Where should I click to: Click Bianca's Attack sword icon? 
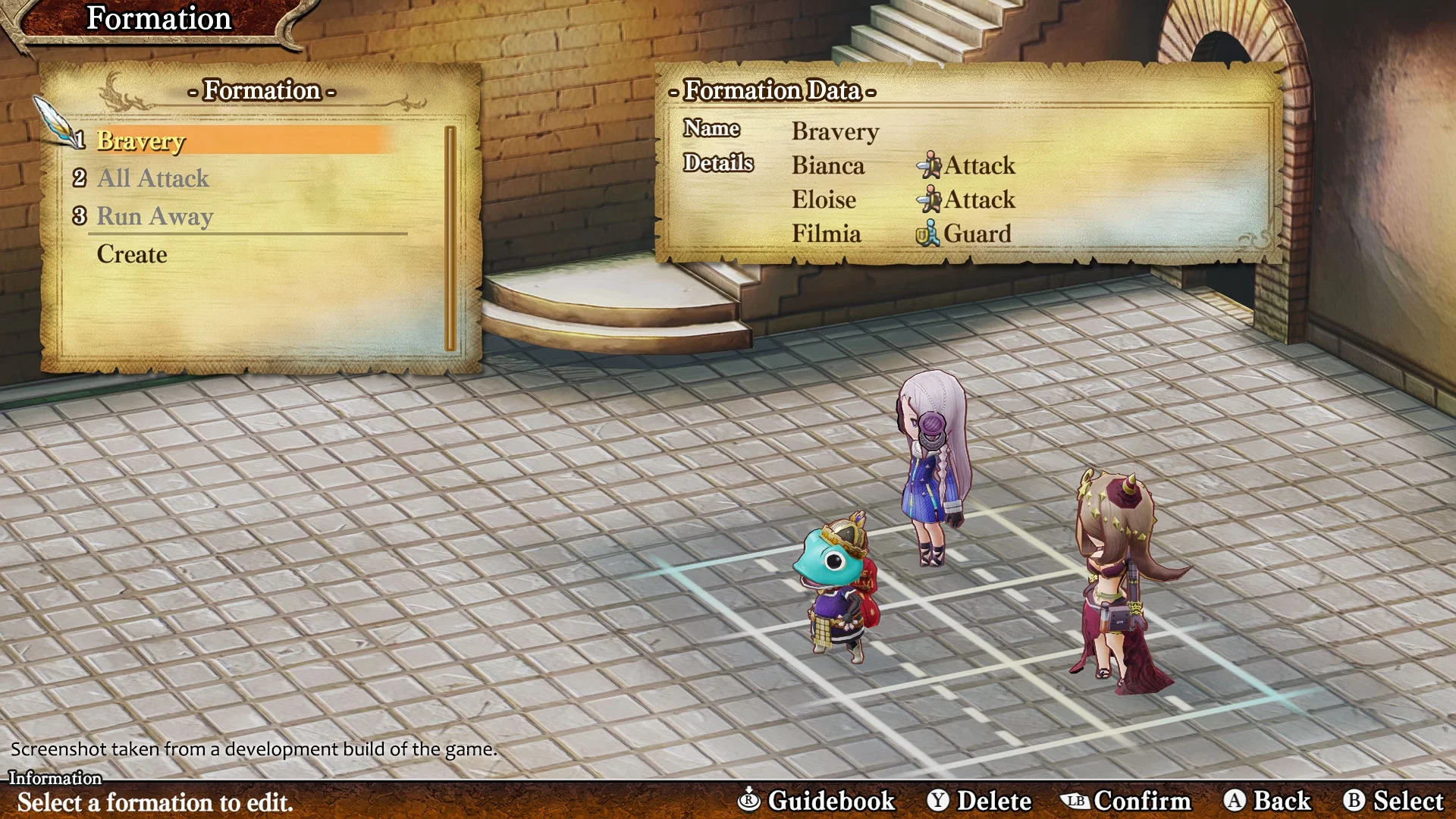click(930, 165)
